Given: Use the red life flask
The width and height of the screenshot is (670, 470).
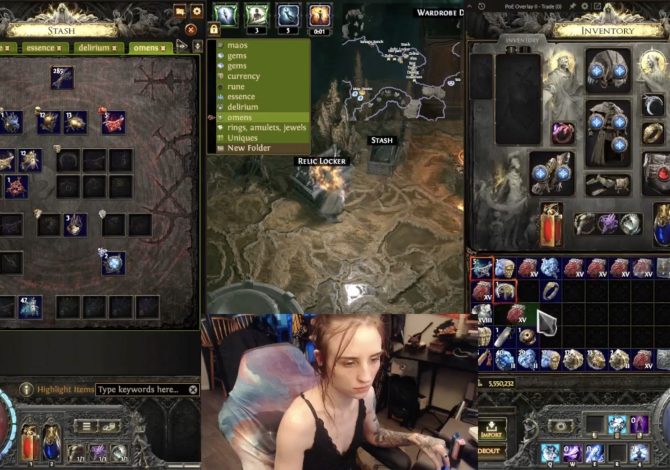Looking at the screenshot, I should click(x=28, y=439).
